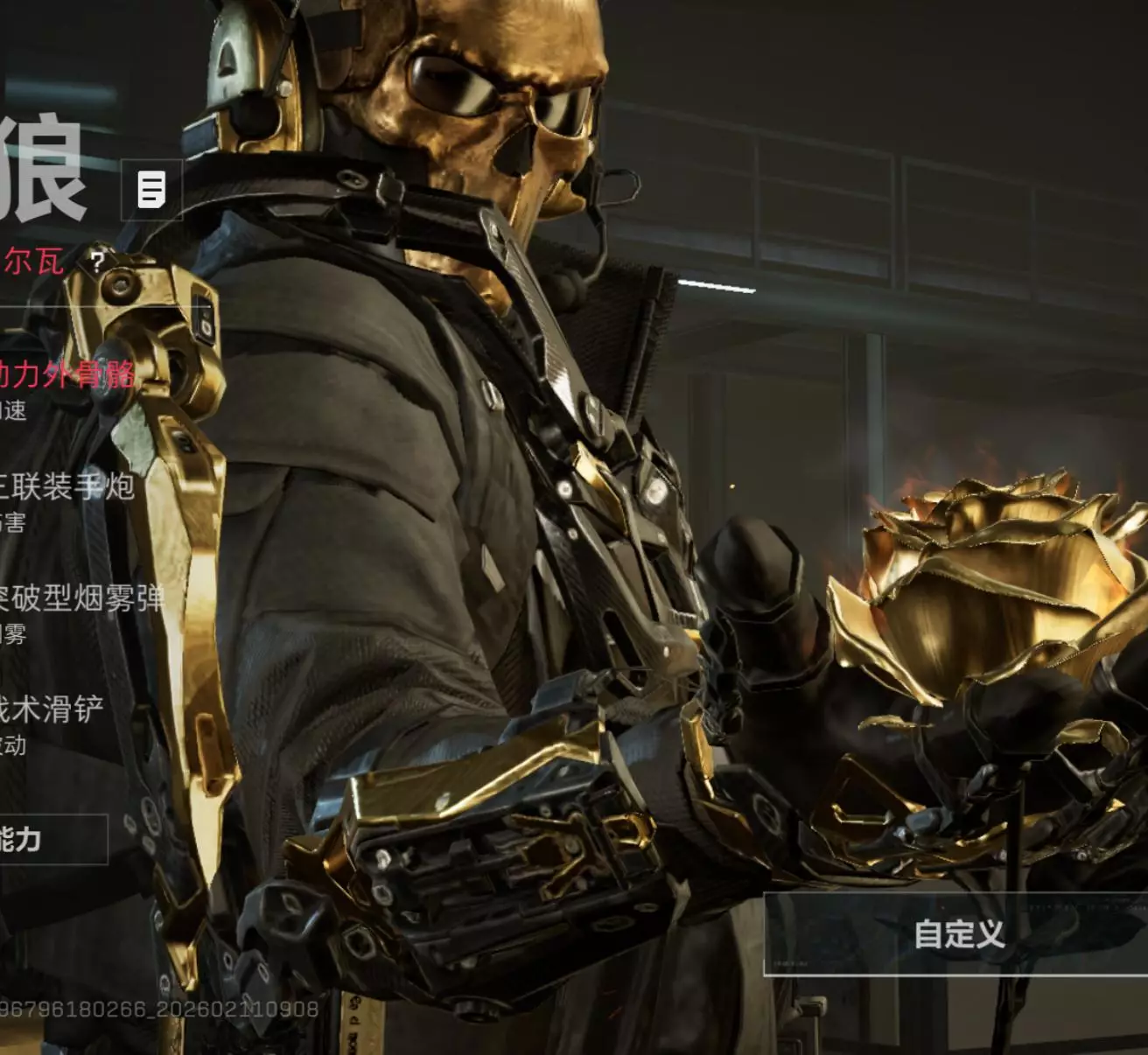Open operator details document icon
Image resolution: width=1148 pixels, height=1055 pixels.
click(151, 189)
